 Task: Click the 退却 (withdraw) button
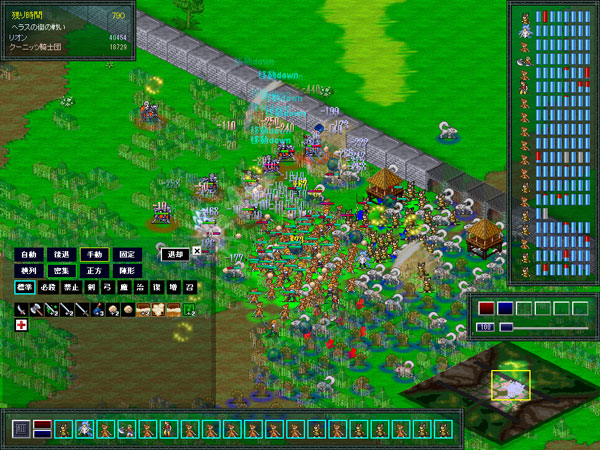[x=175, y=254]
